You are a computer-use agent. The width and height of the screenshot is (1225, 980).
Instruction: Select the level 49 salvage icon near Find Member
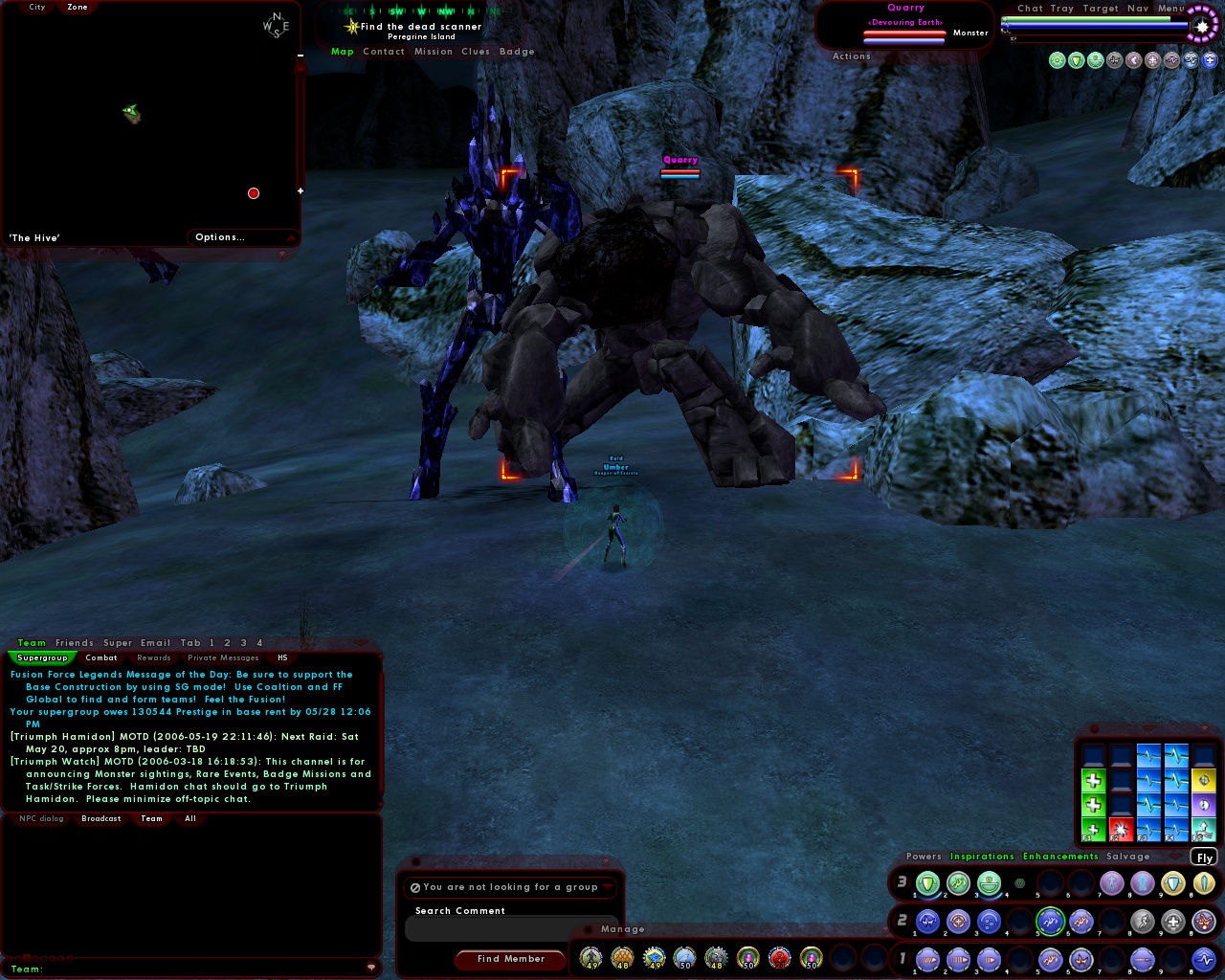(590, 959)
